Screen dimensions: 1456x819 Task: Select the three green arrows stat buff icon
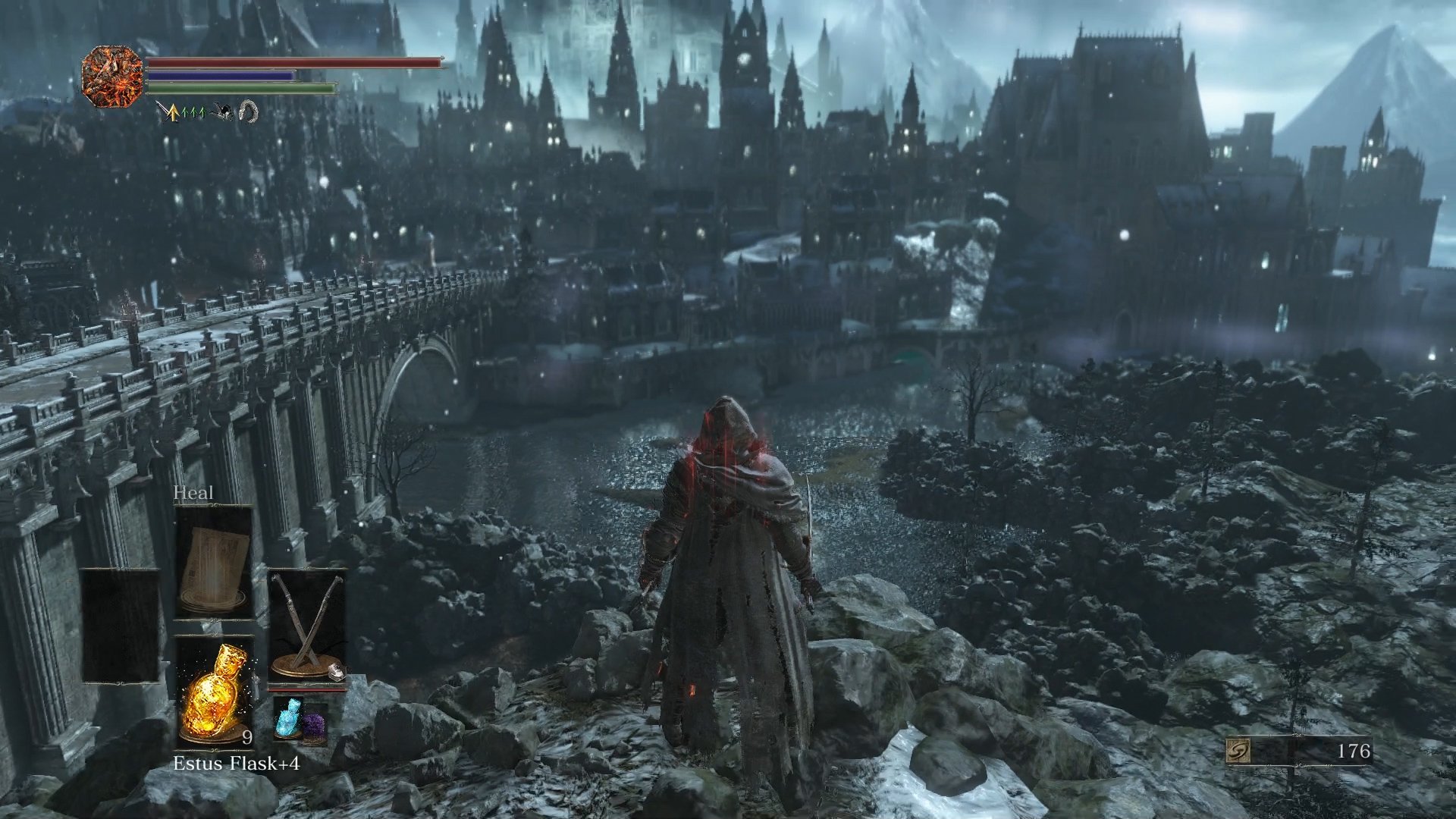pos(193,112)
